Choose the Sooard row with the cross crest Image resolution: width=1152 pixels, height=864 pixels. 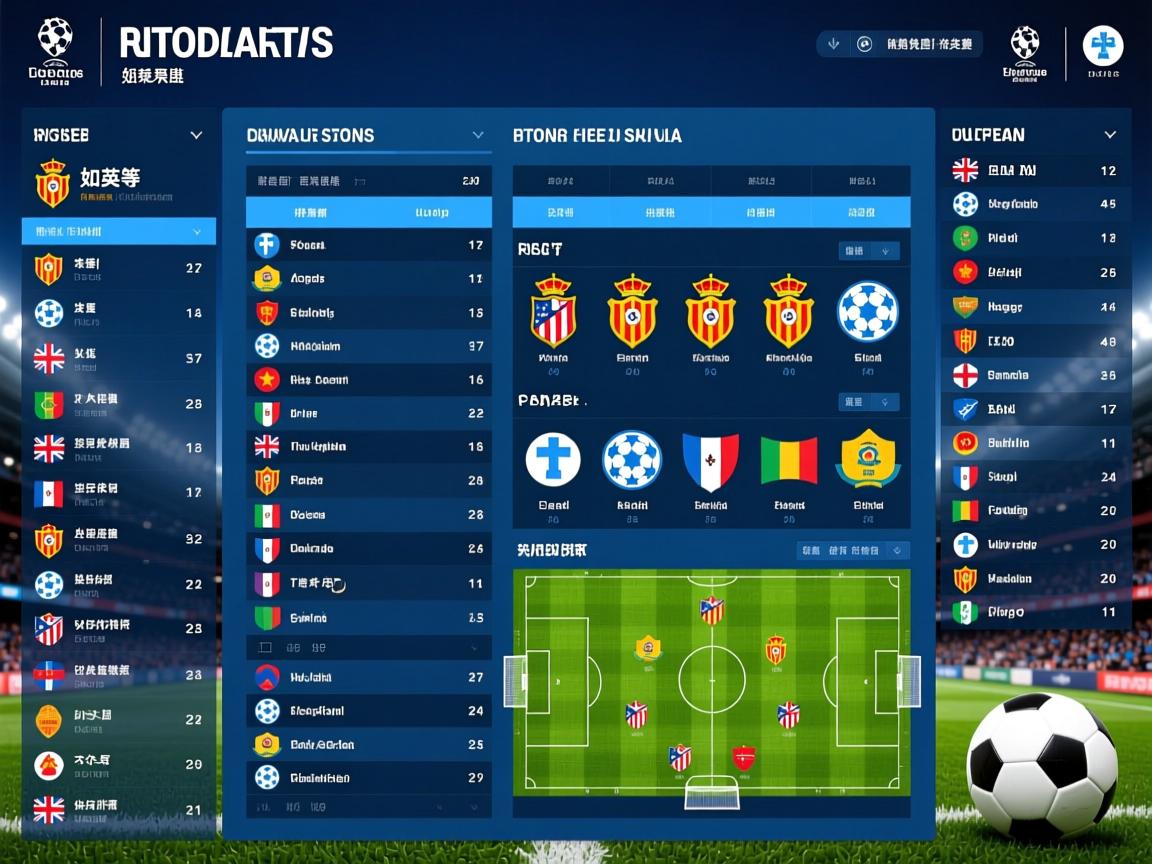pos(368,245)
